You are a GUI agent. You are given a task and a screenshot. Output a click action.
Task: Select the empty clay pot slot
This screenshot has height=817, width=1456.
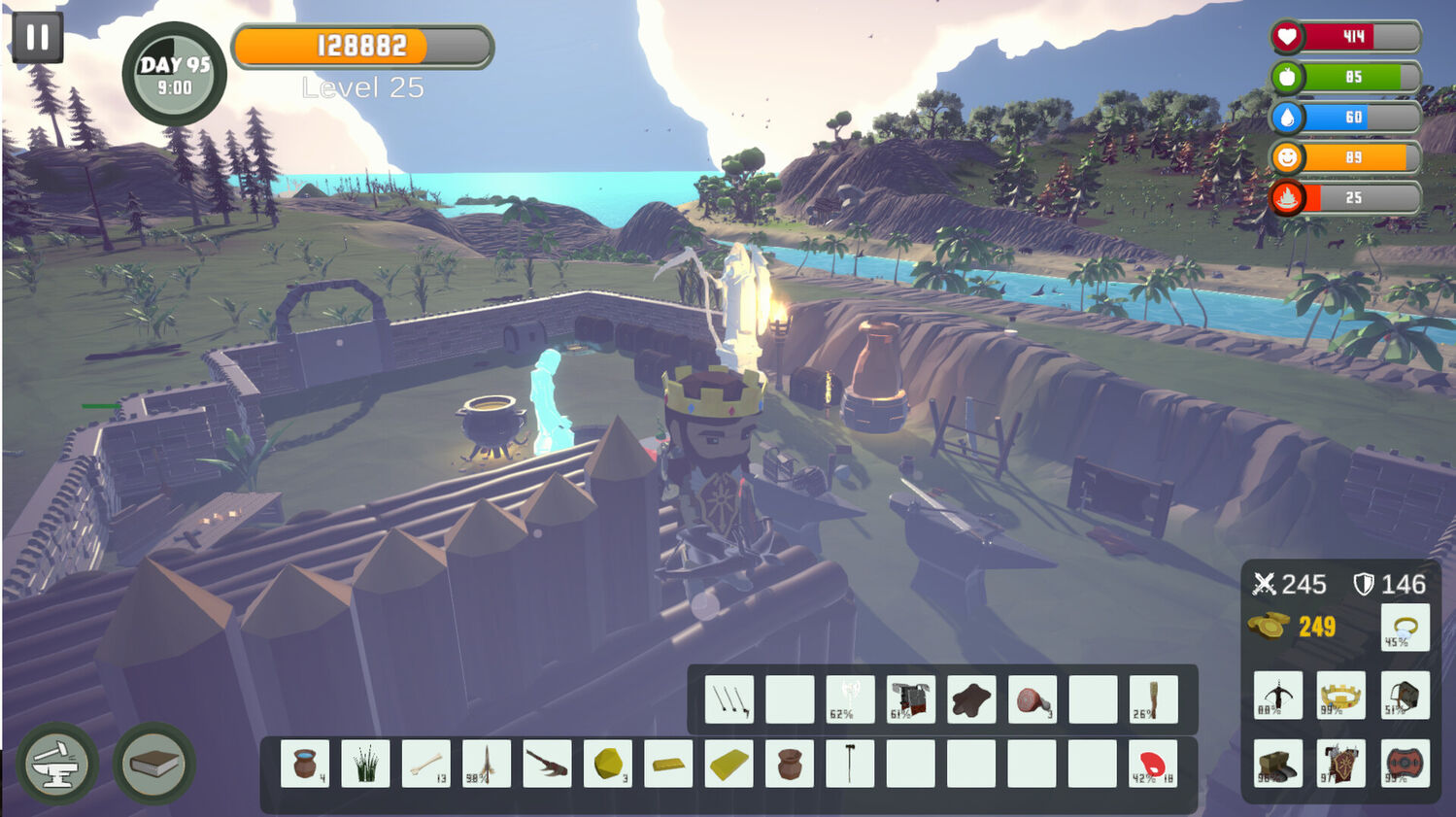[x=790, y=764]
